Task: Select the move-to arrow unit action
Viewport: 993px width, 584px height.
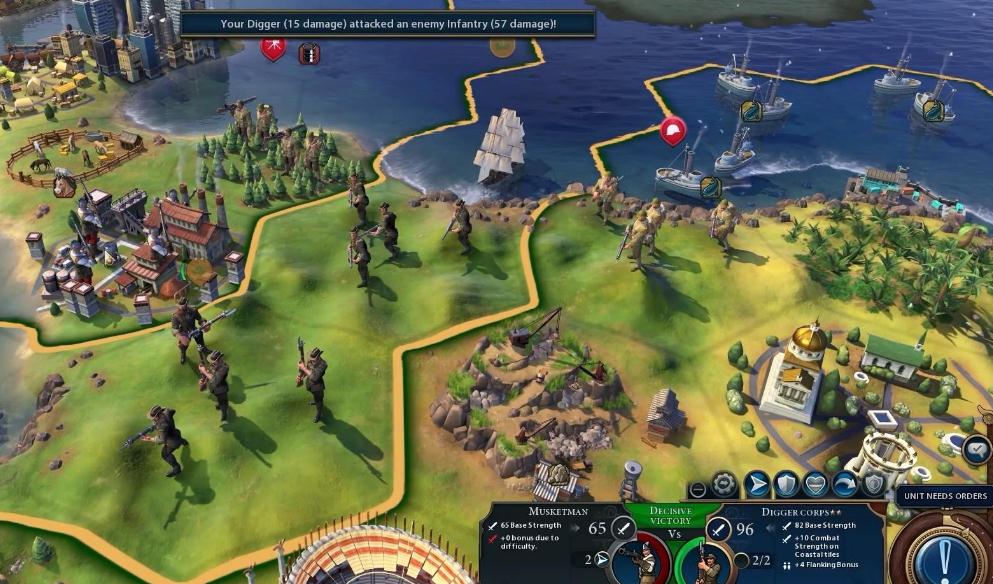Action: click(x=758, y=484)
